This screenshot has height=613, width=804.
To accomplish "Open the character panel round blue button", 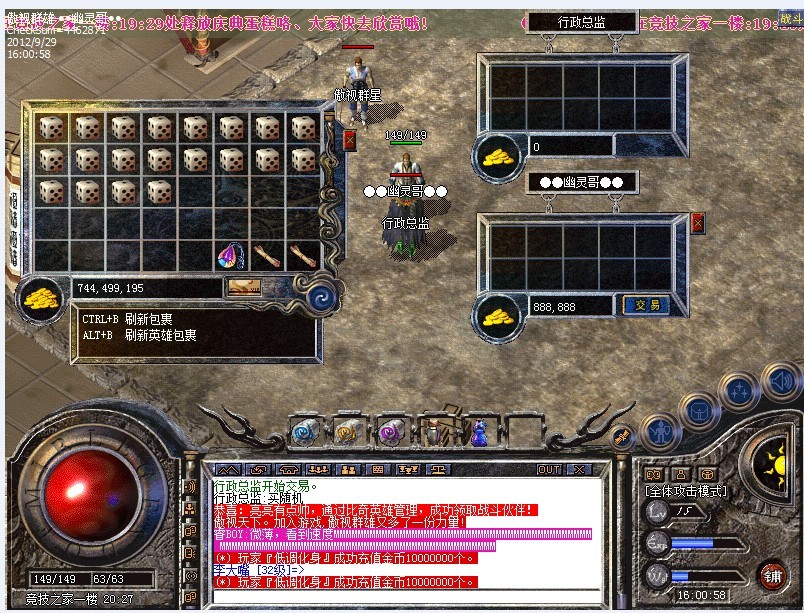I will pos(659,431).
